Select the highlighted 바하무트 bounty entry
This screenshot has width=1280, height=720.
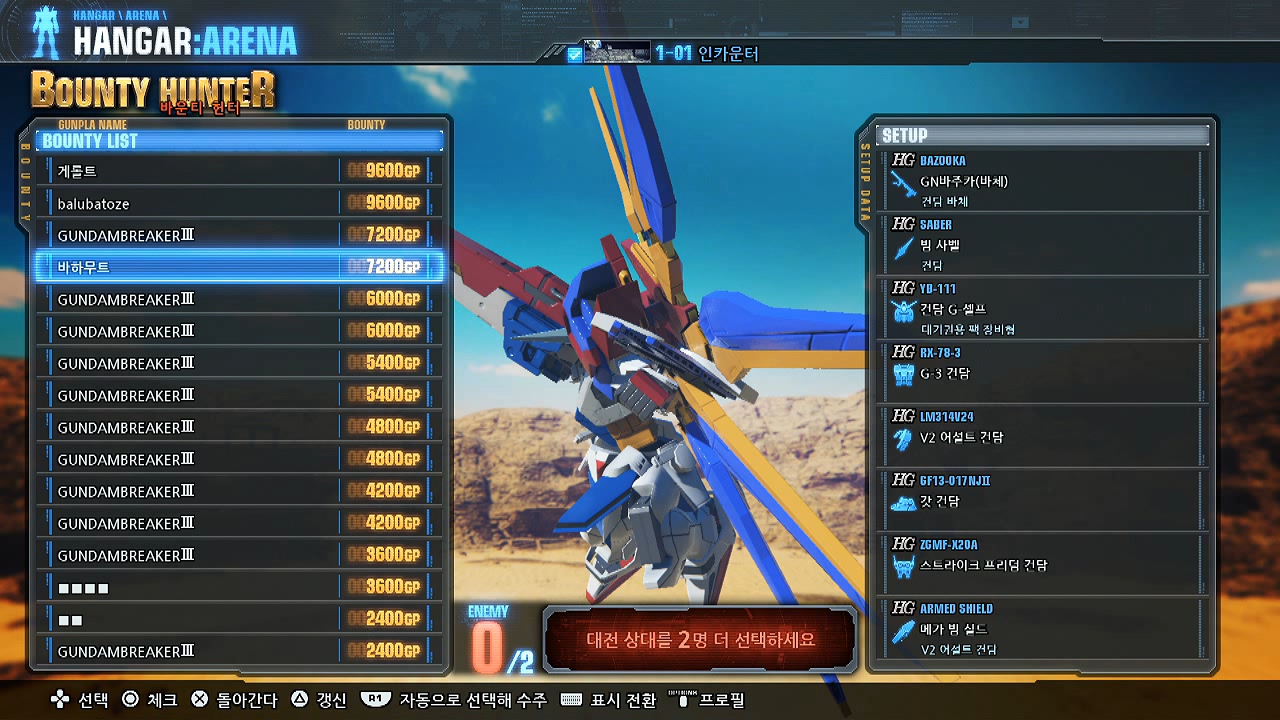point(239,267)
